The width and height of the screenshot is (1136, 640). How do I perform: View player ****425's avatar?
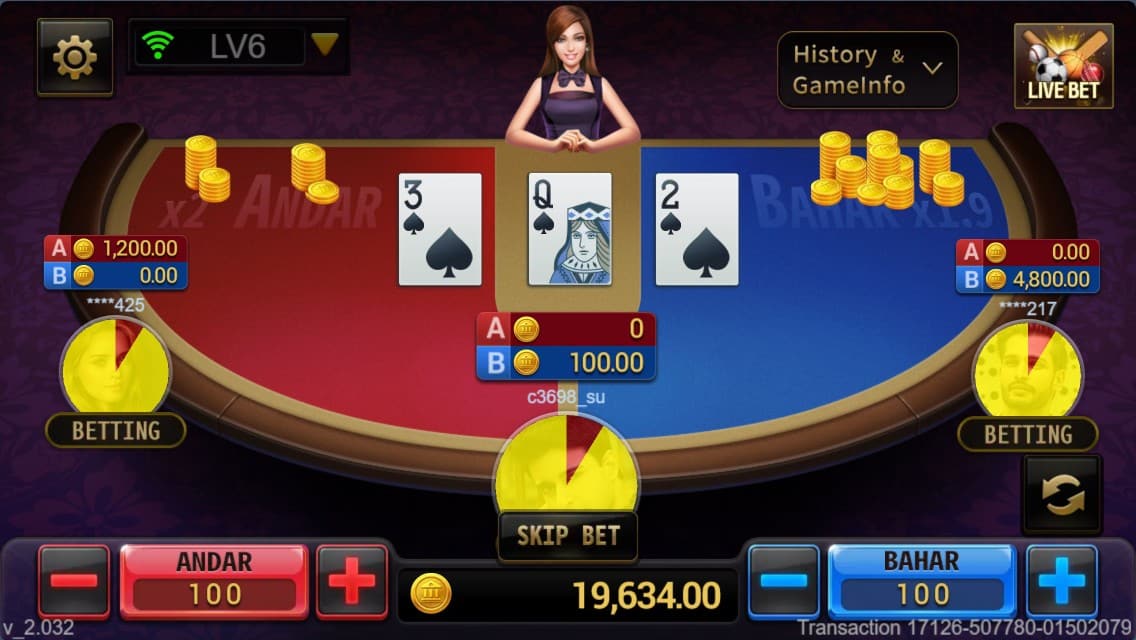(x=114, y=366)
